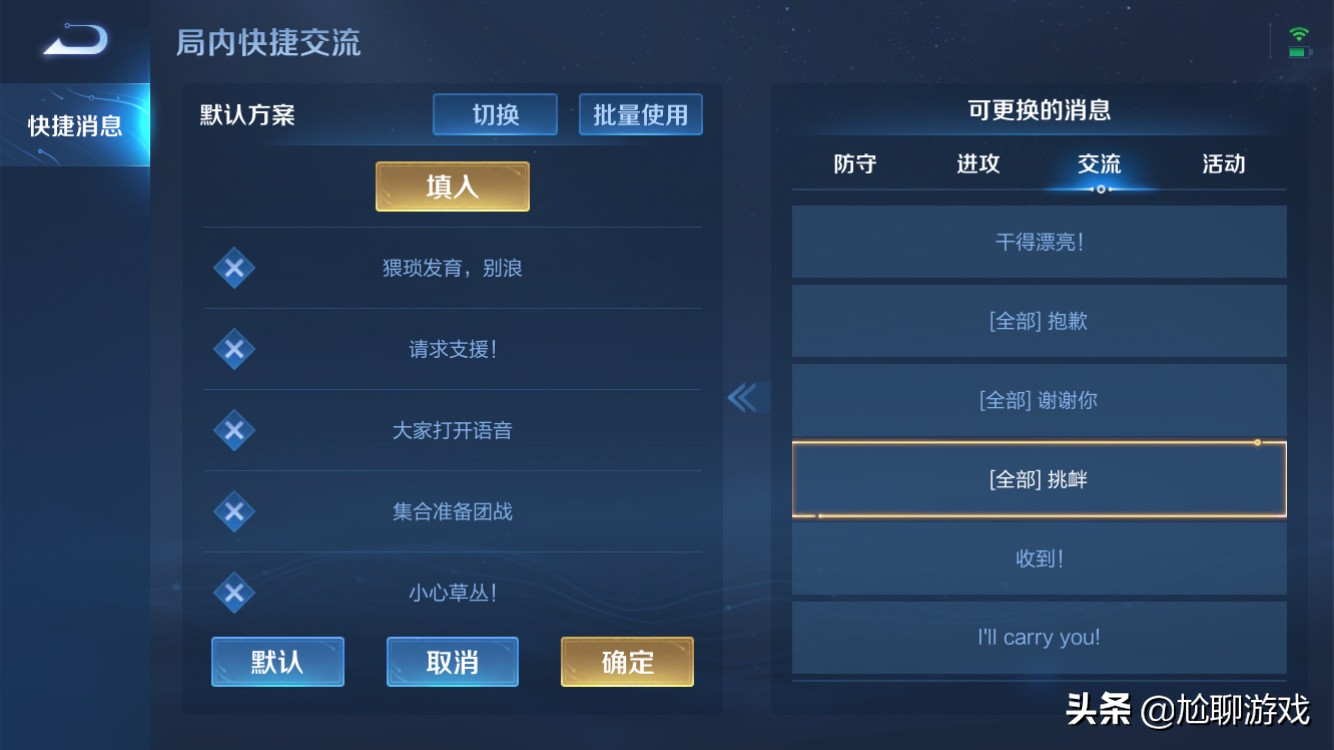Select the I'll carry you! message

pyautogui.click(x=1039, y=637)
